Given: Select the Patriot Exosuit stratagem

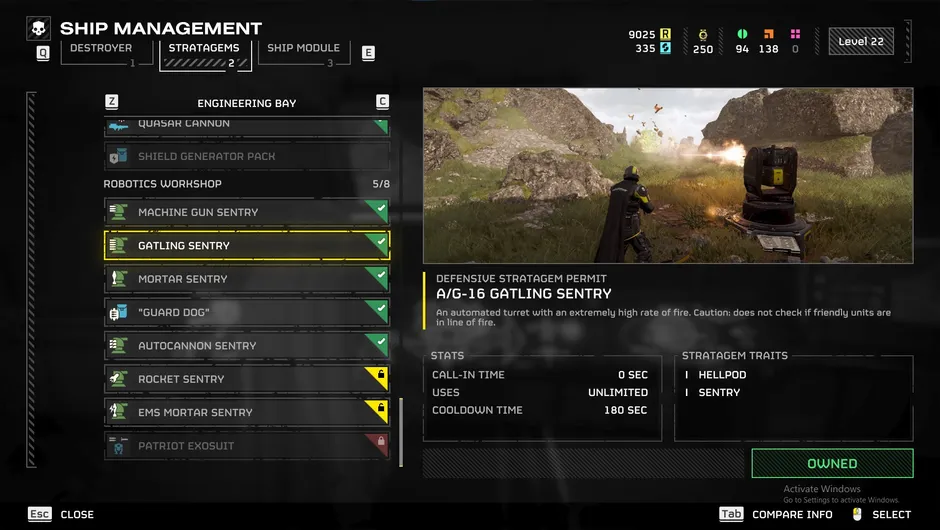Looking at the screenshot, I should click(246, 446).
